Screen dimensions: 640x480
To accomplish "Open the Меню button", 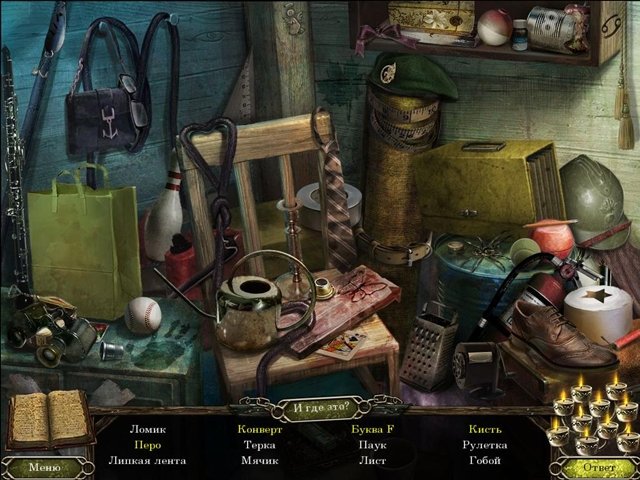I will [x=45, y=466].
